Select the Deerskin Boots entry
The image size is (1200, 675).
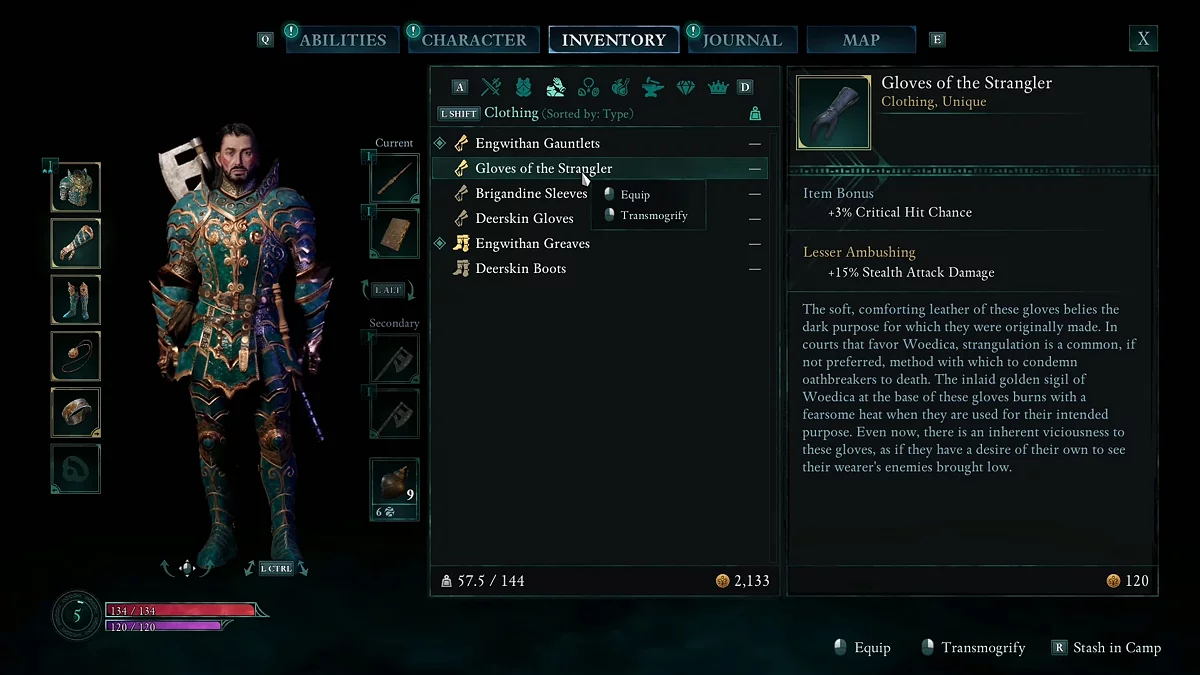[520, 269]
